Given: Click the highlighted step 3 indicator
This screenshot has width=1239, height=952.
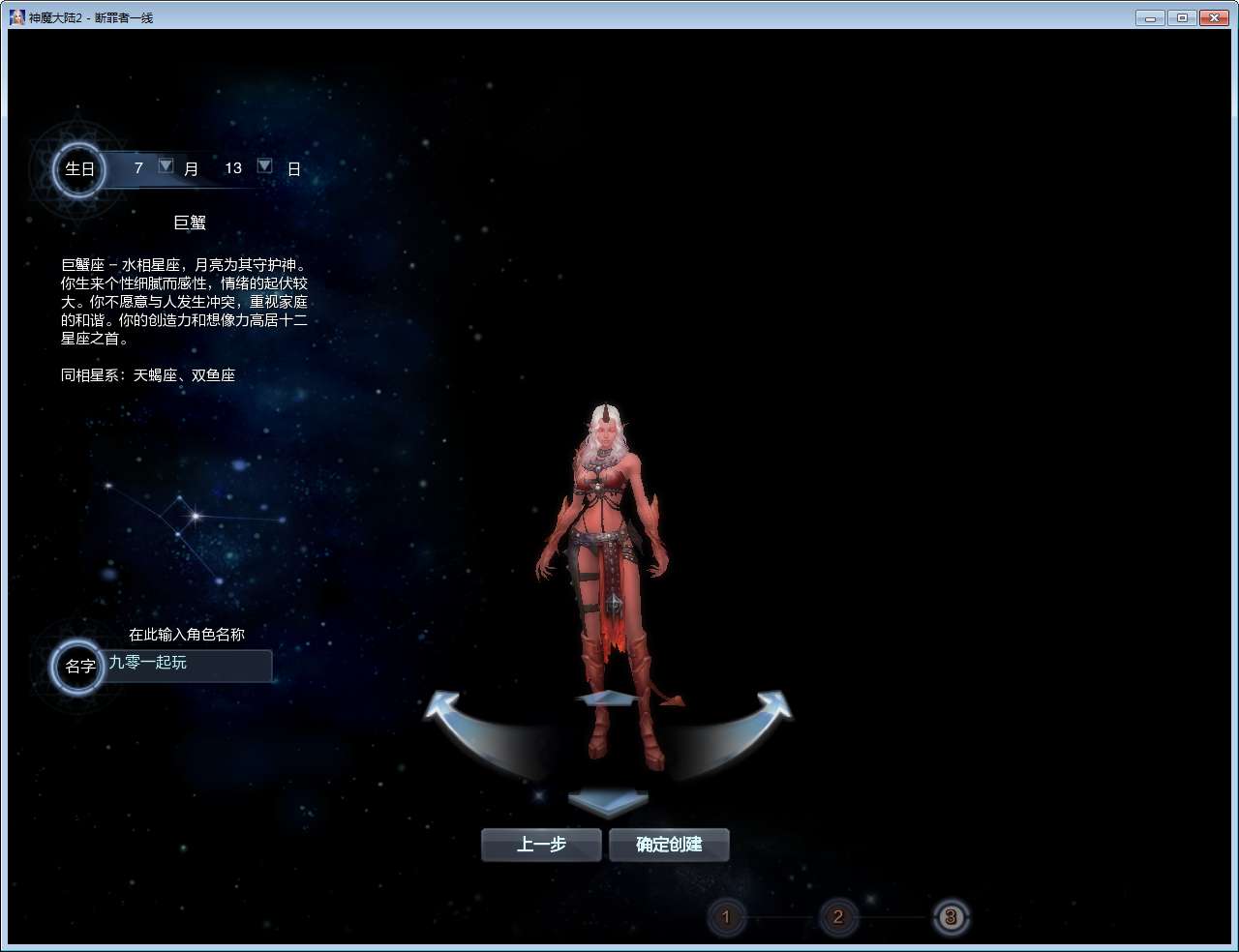Looking at the screenshot, I should pos(951,917).
